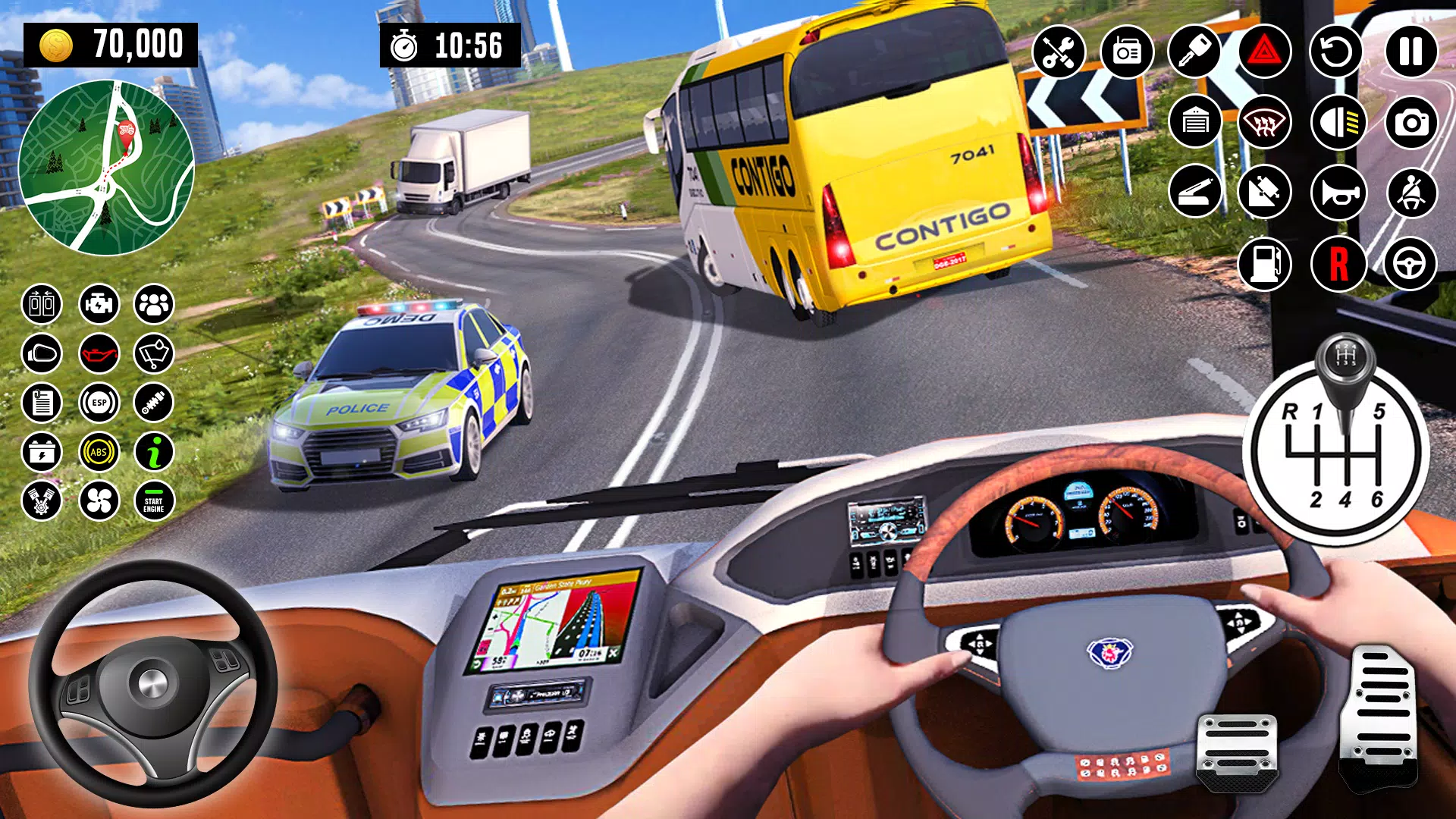Select the red R reverse button
The width and height of the screenshot is (1456, 819).
pos(1338,264)
